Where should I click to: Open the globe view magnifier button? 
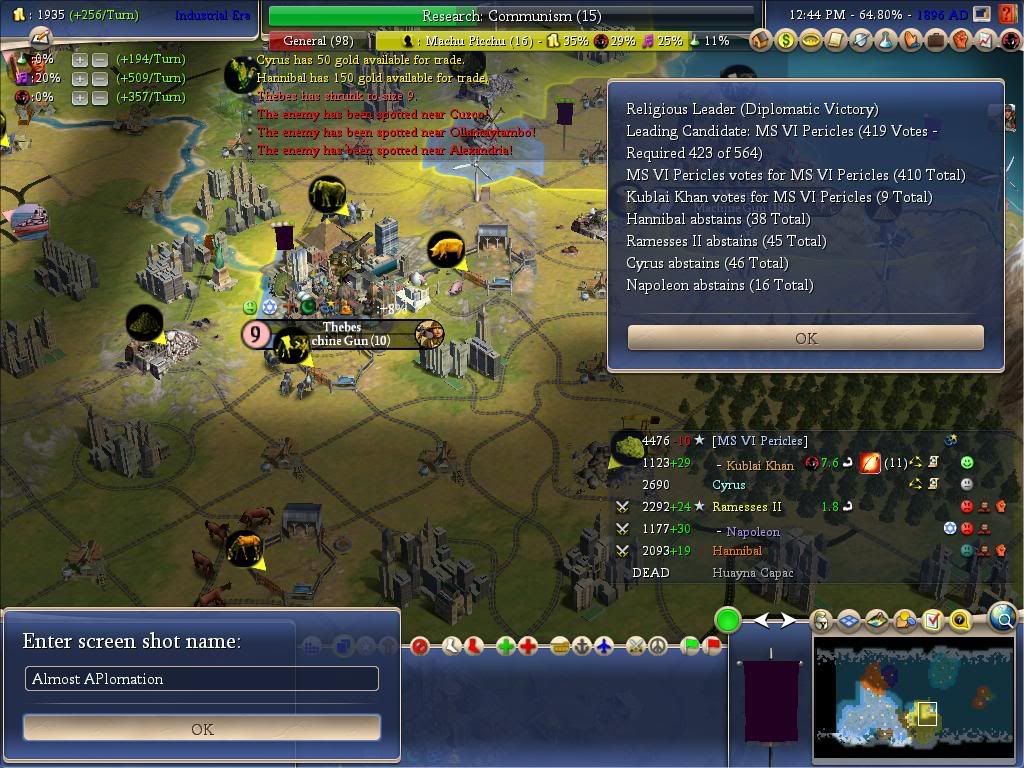1003,619
